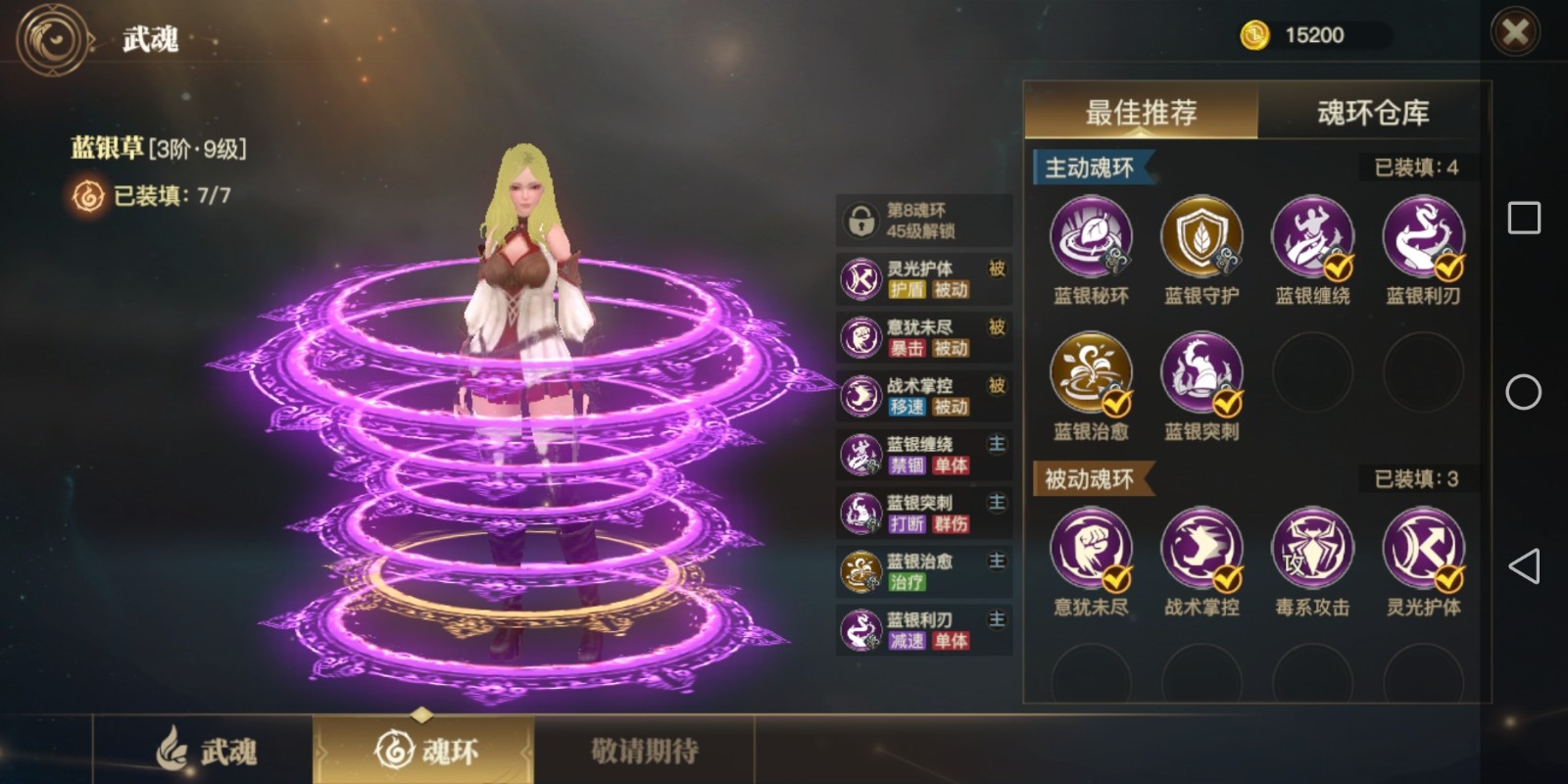Select the 灵光护体 passive soul ring icon

point(1423,549)
